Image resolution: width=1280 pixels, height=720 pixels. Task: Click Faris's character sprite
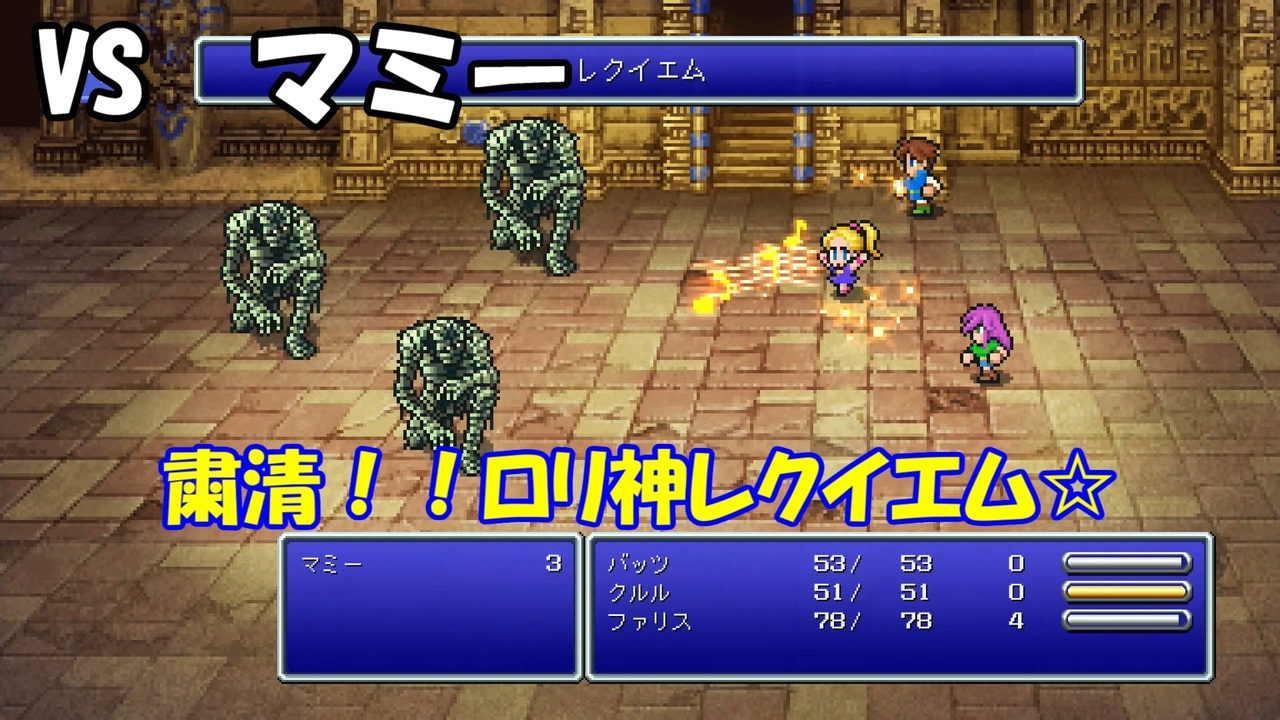pos(985,340)
